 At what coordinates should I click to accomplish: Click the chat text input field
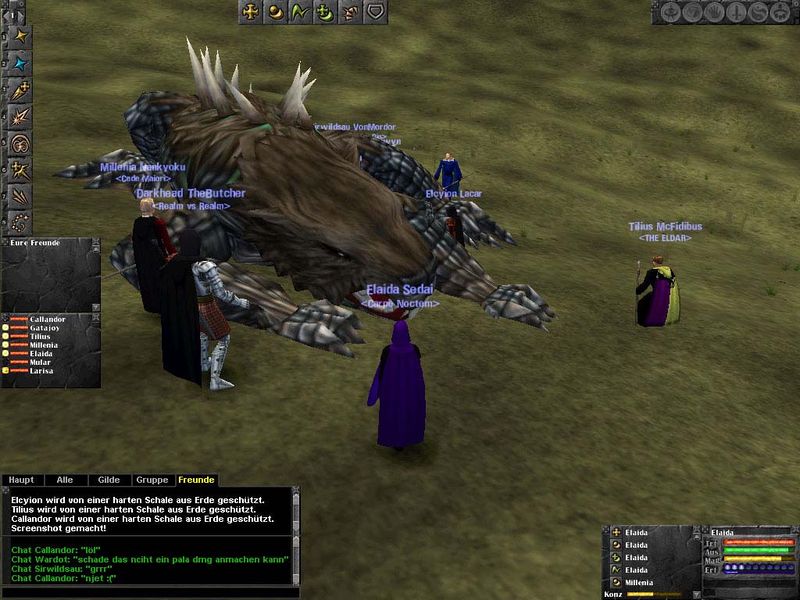(x=150, y=592)
